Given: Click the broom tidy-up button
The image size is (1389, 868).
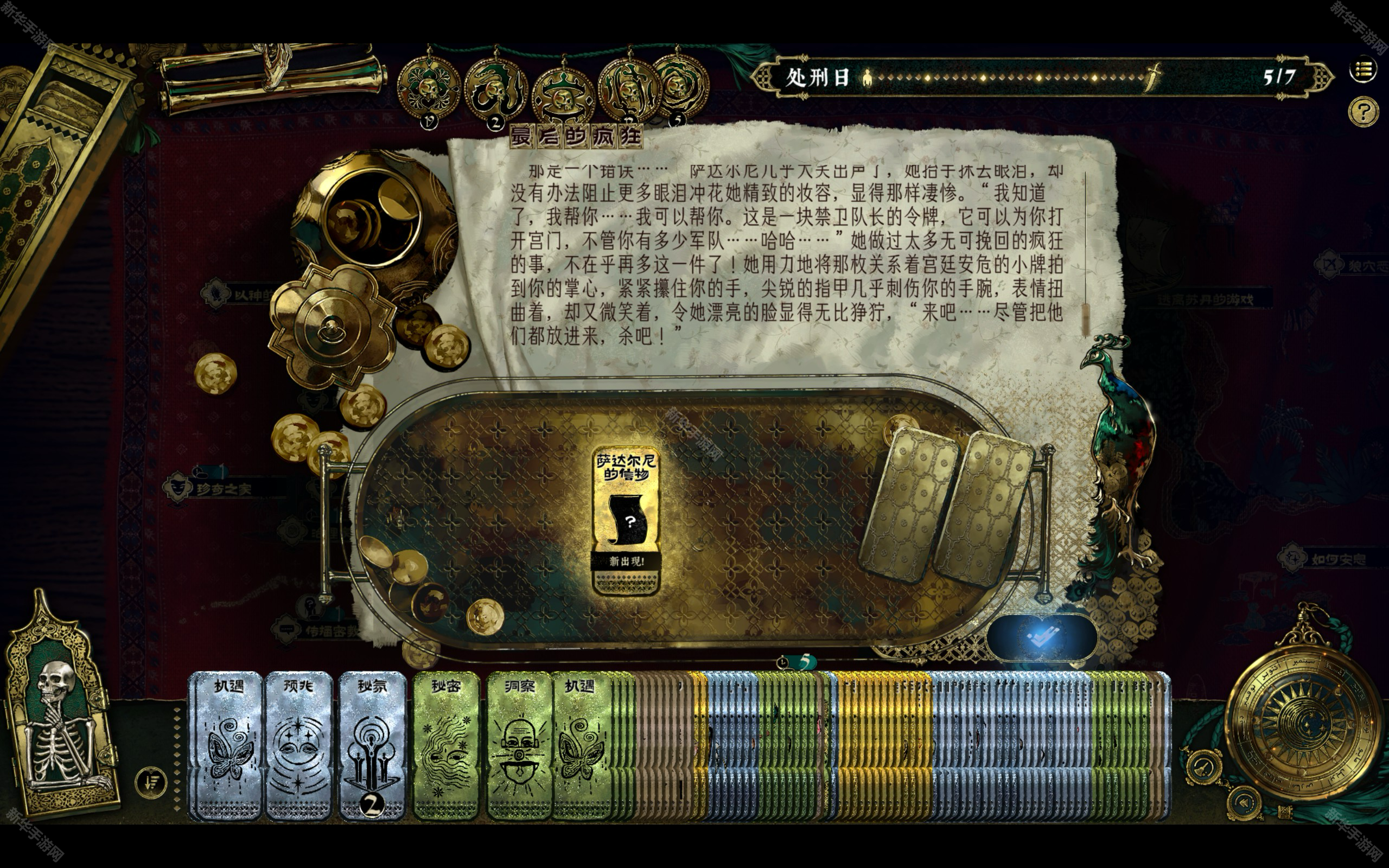Looking at the screenshot, I should pos(1203,767).
